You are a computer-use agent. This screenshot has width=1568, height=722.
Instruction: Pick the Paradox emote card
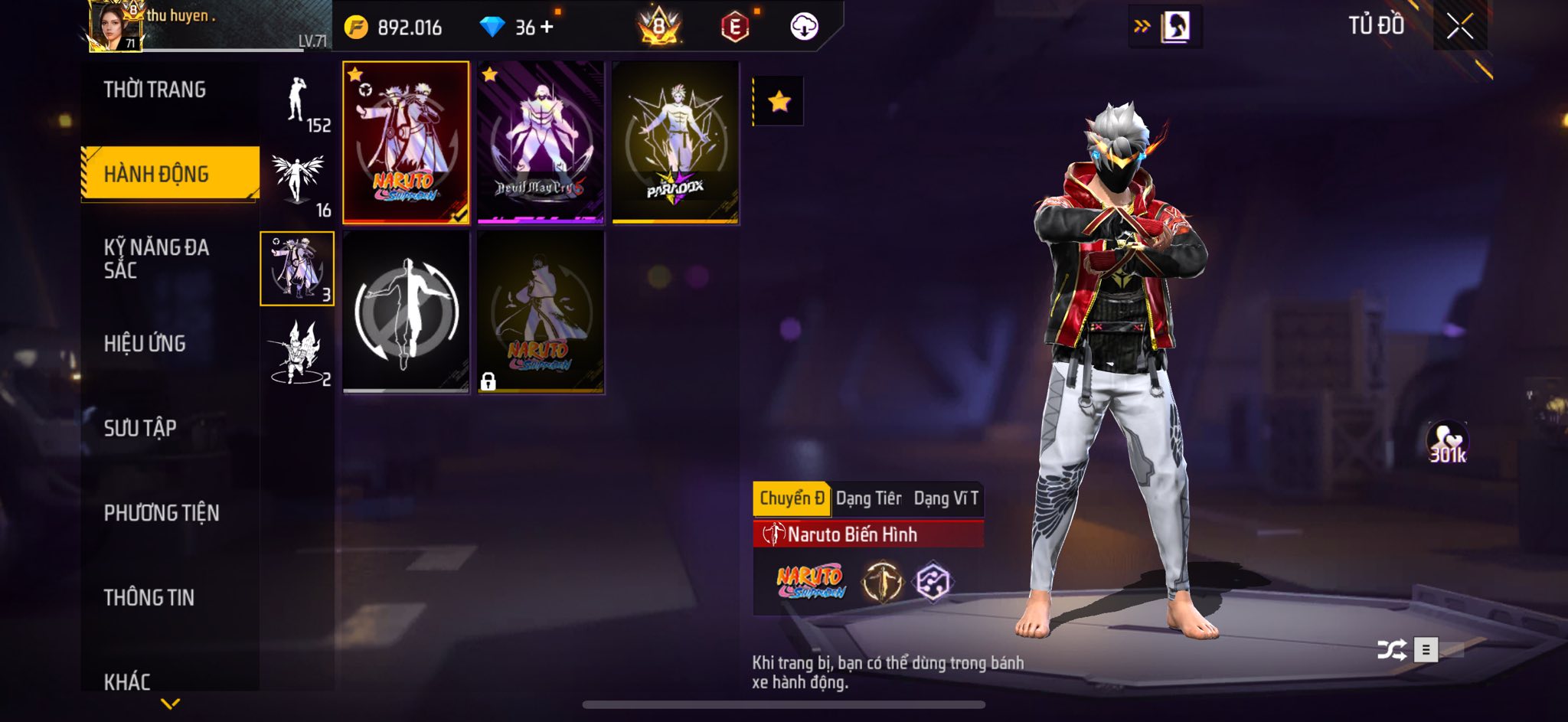coord(675,143)
